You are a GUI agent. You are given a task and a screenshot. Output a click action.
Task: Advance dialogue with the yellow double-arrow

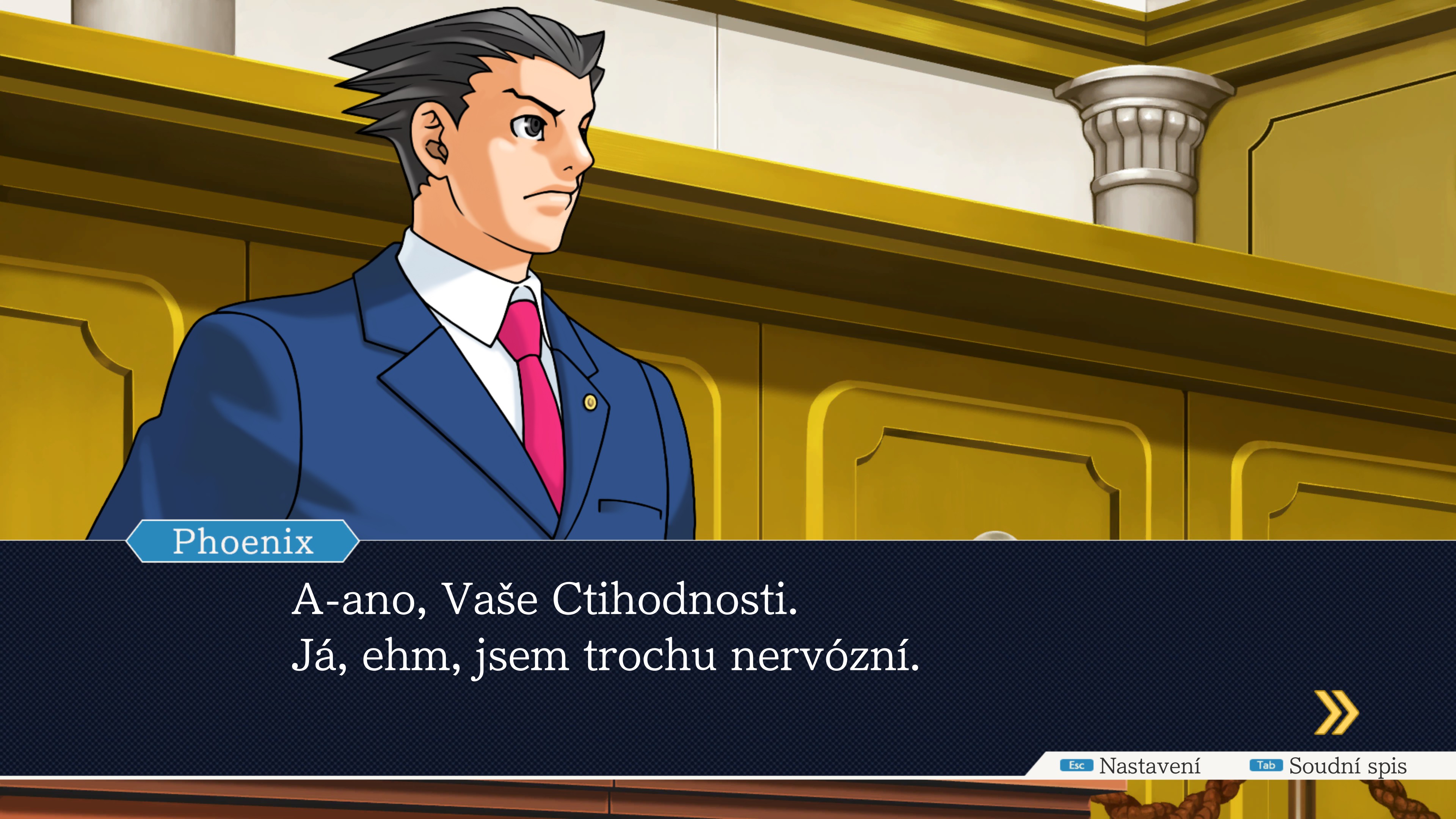pos(1335,712)
